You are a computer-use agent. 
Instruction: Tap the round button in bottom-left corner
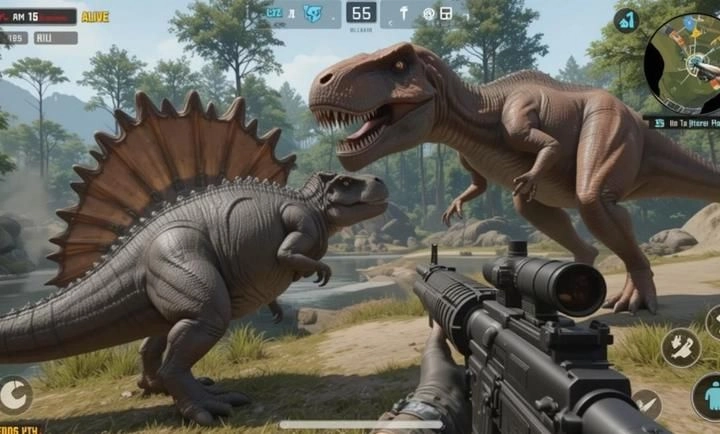pyautogui.click(x=13, y=395)
